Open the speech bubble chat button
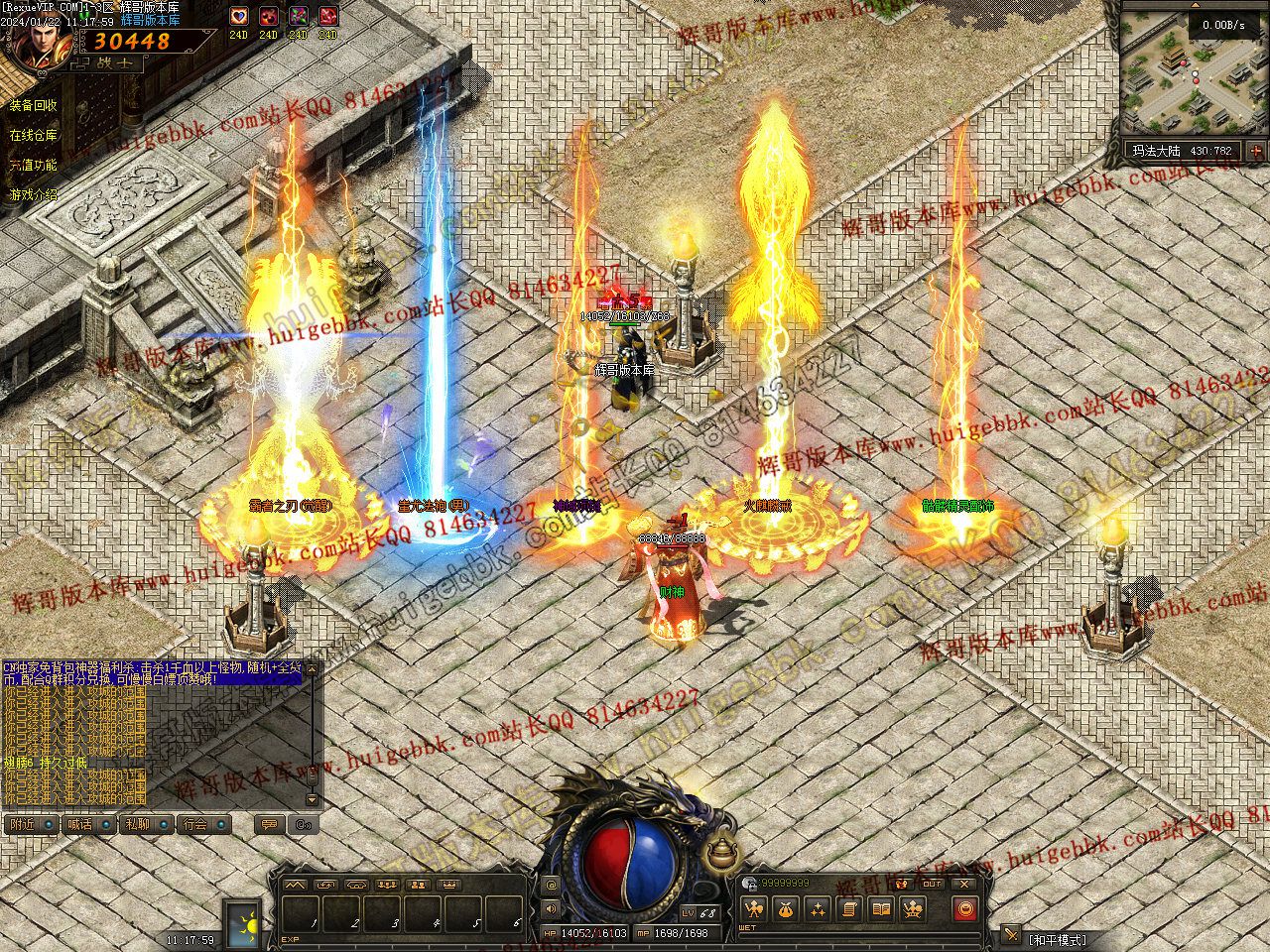The image size is (1270, 952). coord(267,824)
